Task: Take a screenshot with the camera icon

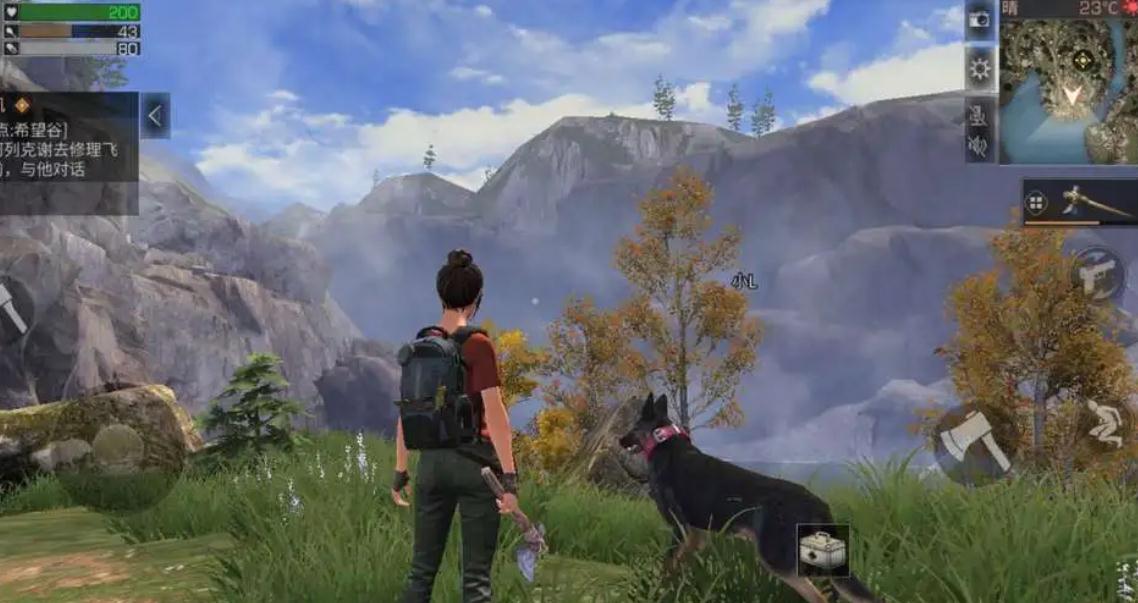Action: tap(980, 20)
